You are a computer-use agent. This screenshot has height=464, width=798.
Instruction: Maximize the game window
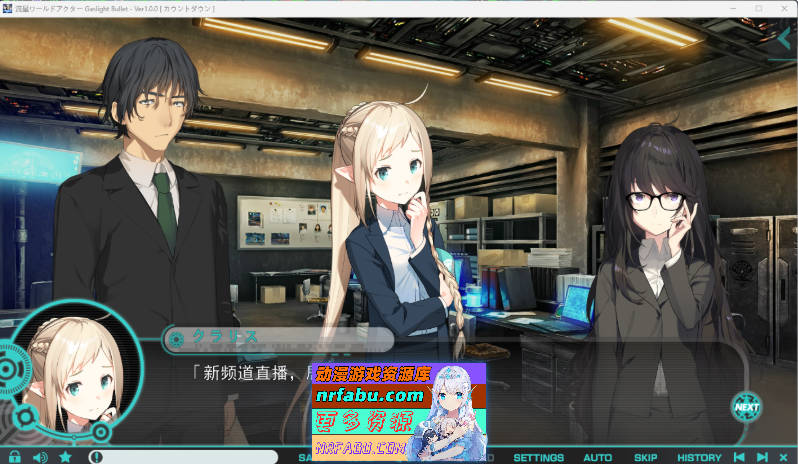[x=758, y=8]
